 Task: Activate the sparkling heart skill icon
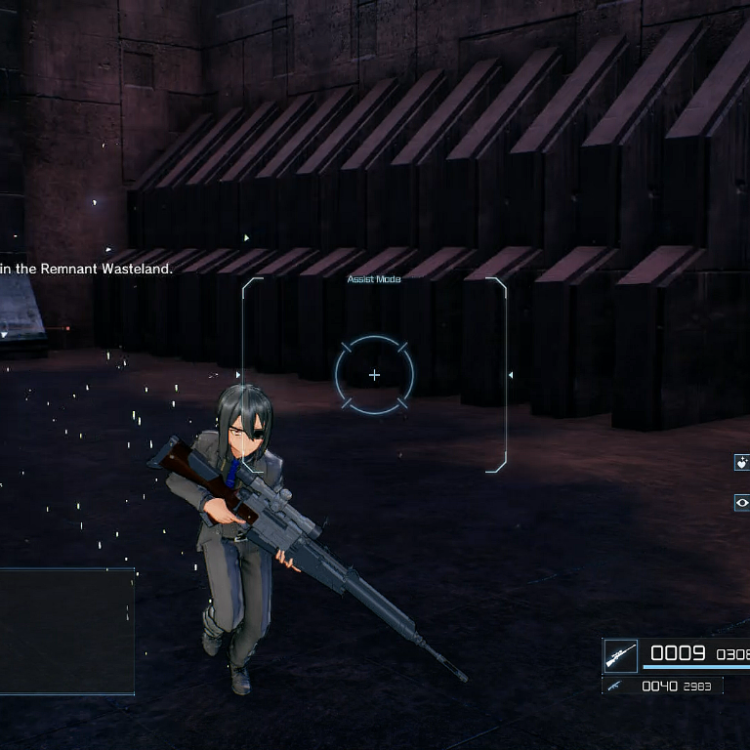coord(742,462)
